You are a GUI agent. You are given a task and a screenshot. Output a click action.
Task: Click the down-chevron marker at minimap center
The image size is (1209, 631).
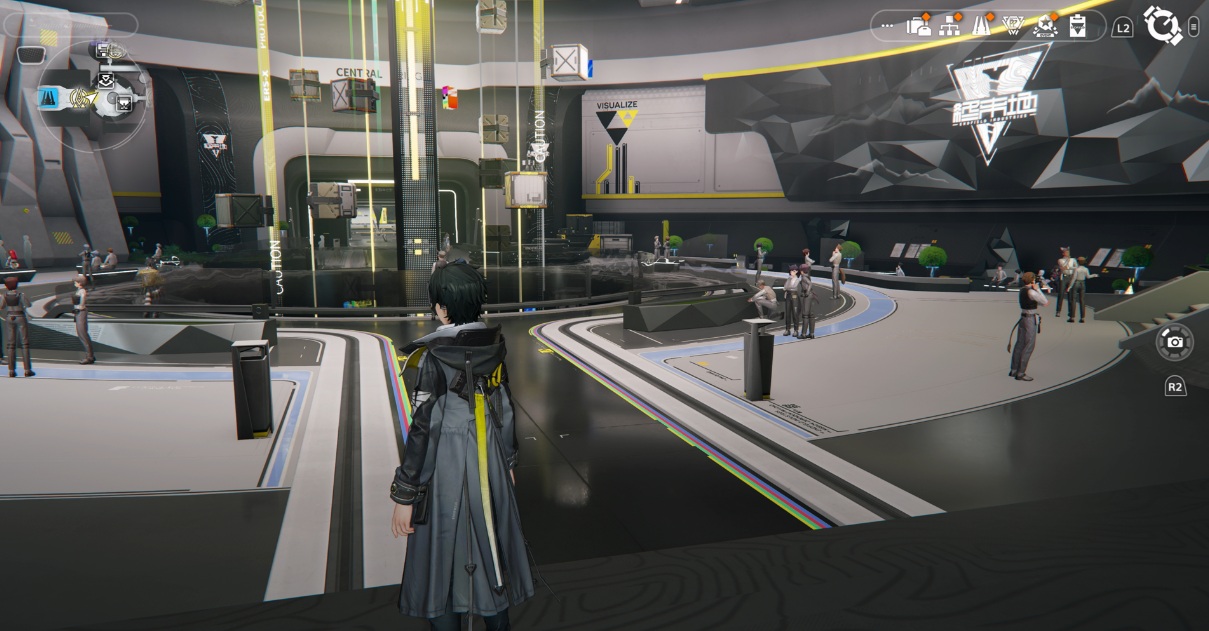click(x=105, y=80)
